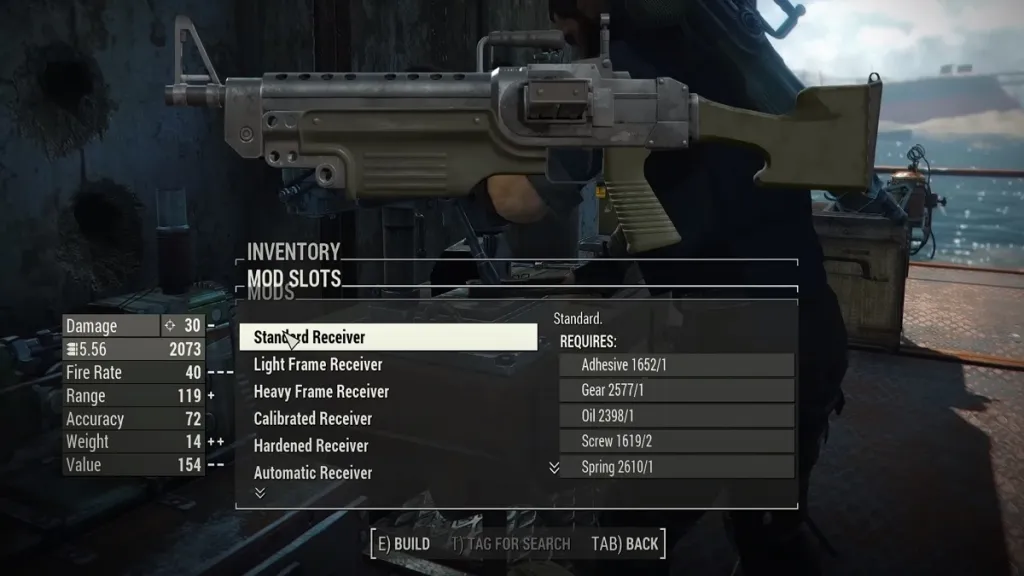Image resolution: width=1024 pixels, height=576 pixels.
Task: Click the Oil requirement entry
Action: pos(677,416)
